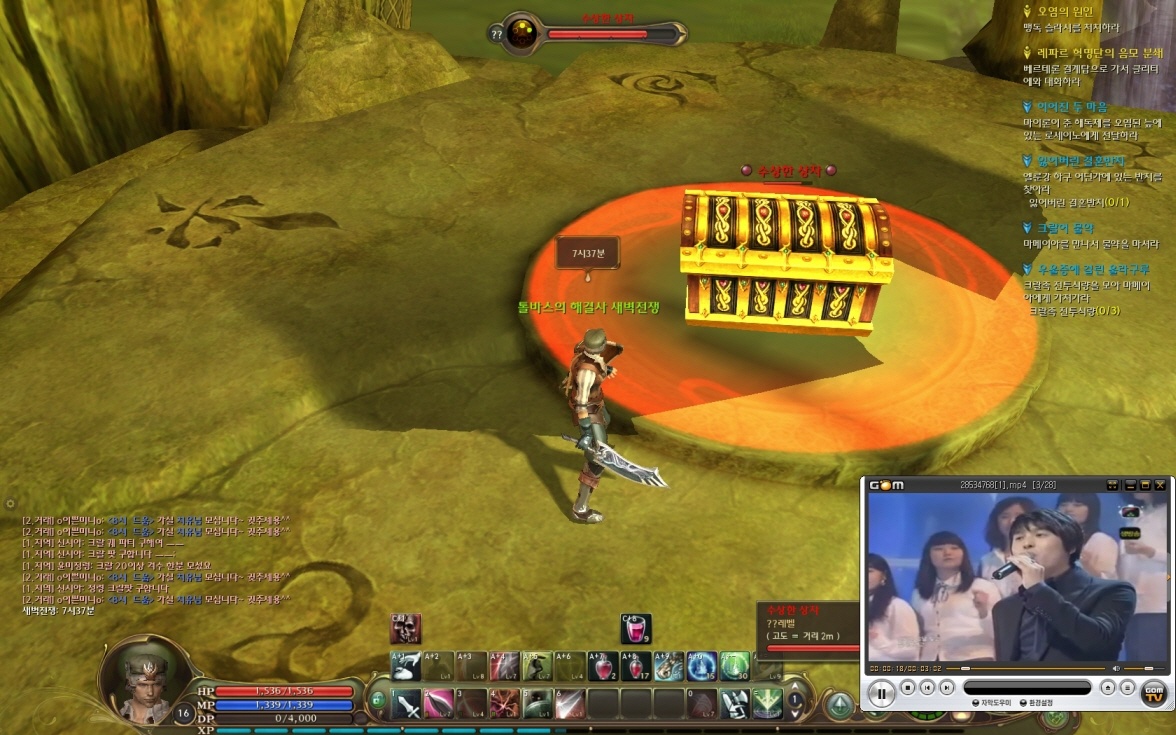This screenshot has height=735, width=1176.
Task: Use the blue glowing orb item with count 15
Action: (700, 666)
